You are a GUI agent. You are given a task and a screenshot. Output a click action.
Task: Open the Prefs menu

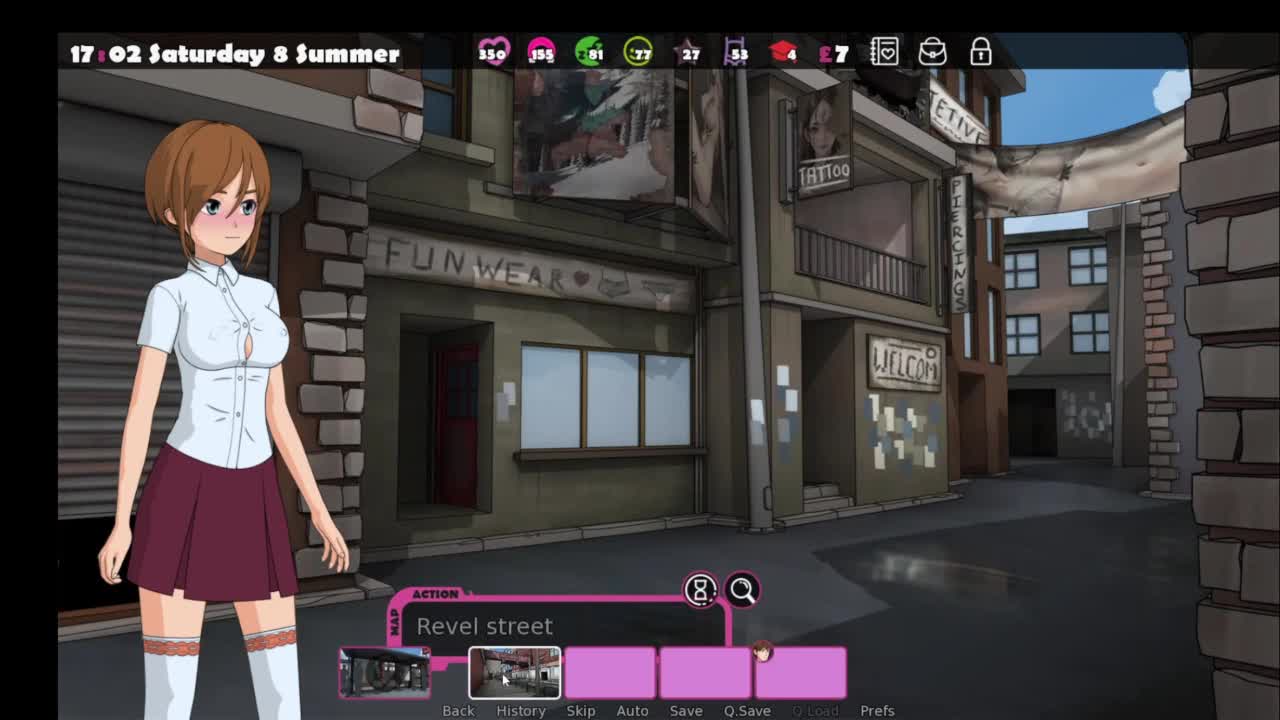tap(877, 711)
